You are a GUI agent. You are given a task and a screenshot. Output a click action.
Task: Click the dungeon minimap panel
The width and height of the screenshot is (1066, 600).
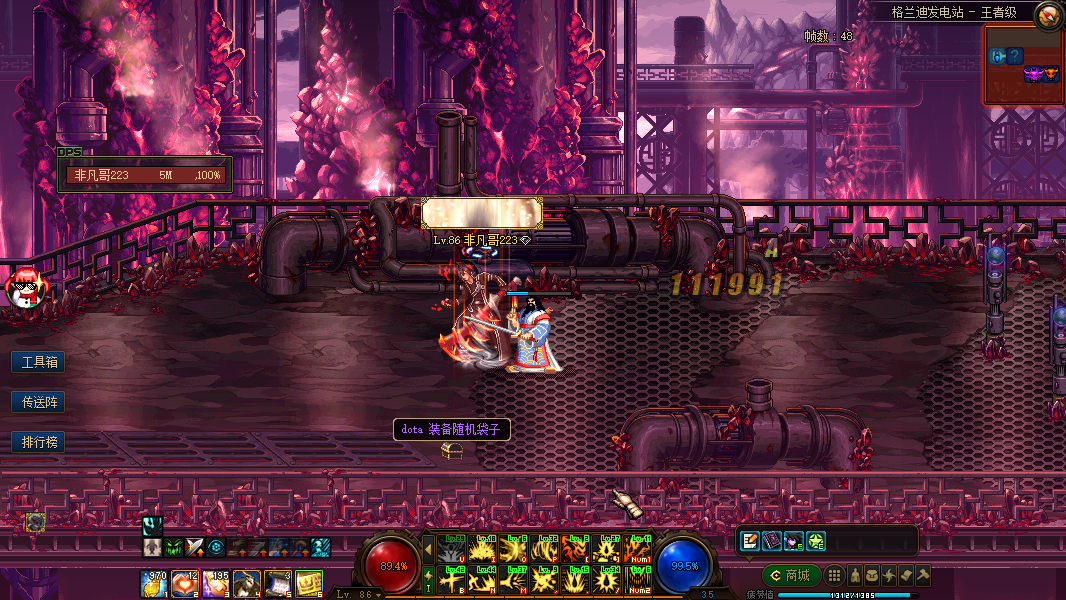[x=1022, y=65]
